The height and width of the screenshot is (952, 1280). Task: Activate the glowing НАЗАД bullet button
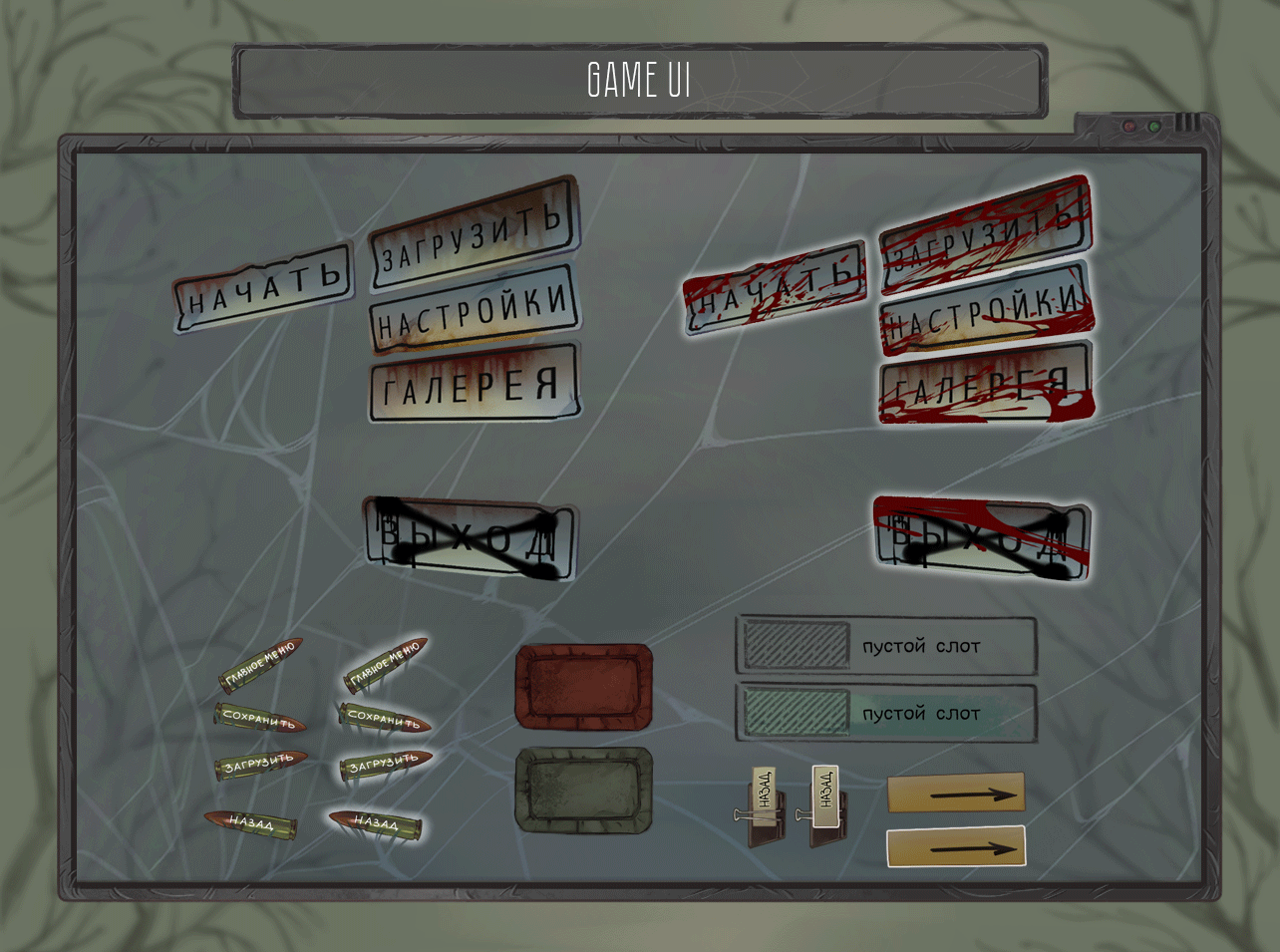point(376,823)
